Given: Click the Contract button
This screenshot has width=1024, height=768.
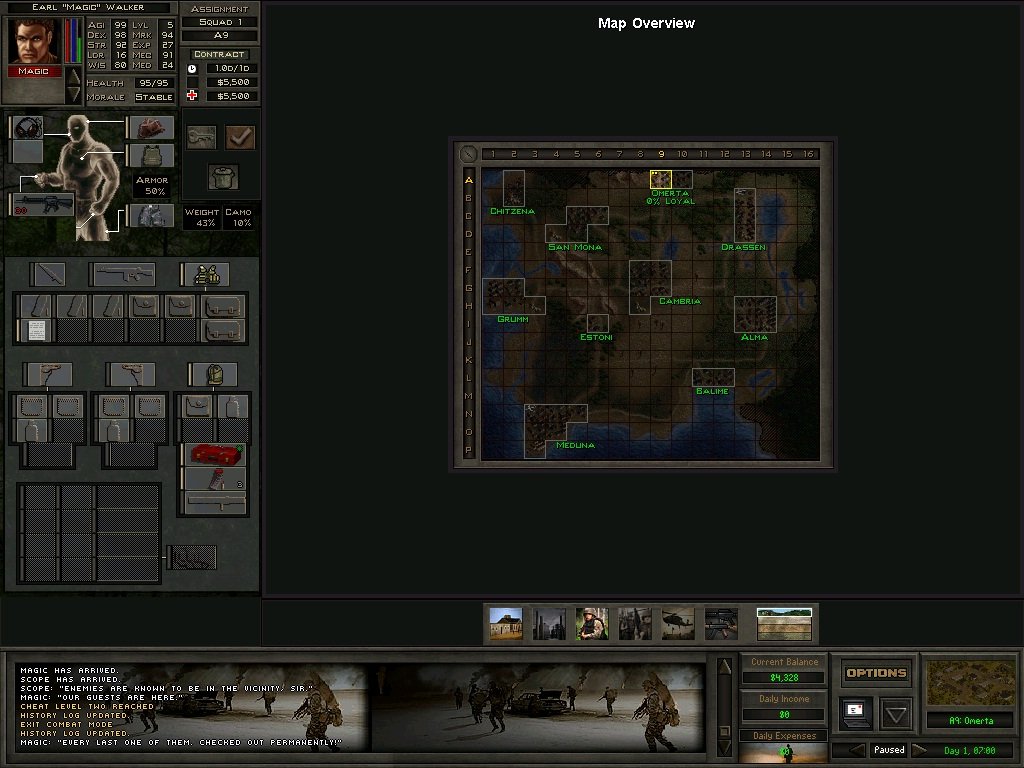Looking at the screenshot, I should point(219,54).
